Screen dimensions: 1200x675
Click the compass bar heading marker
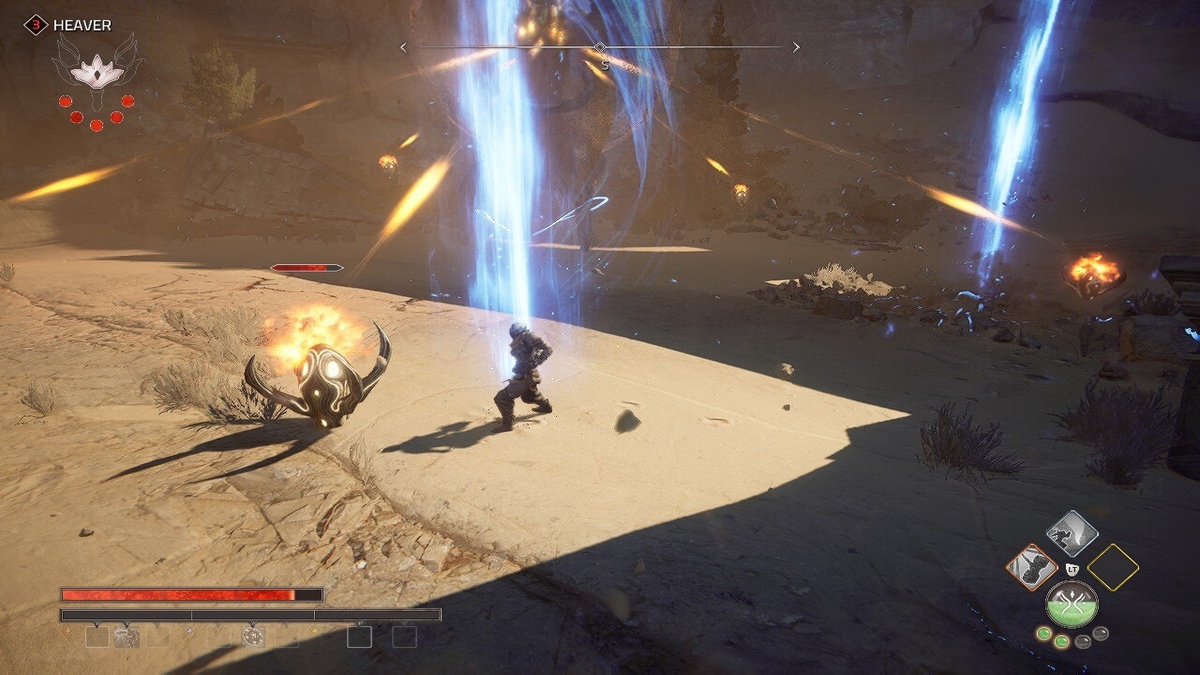tap(599, 47)
